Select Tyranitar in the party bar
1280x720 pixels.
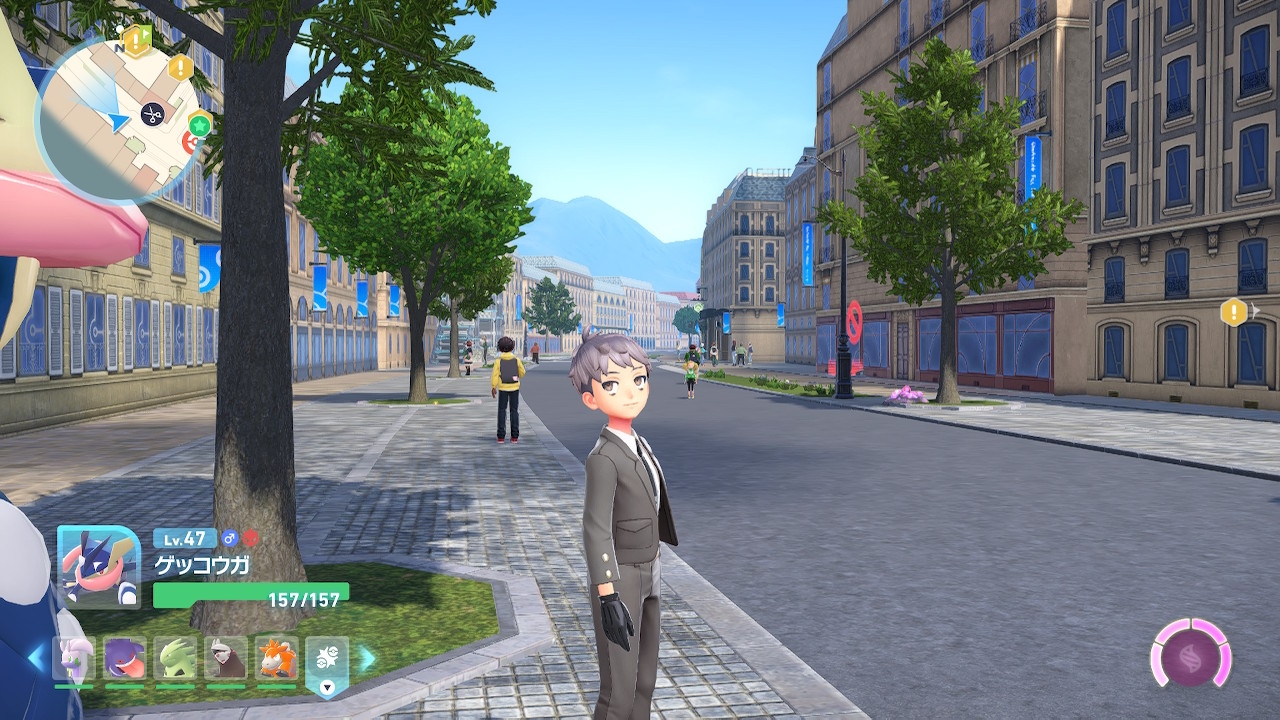[176, 659]
